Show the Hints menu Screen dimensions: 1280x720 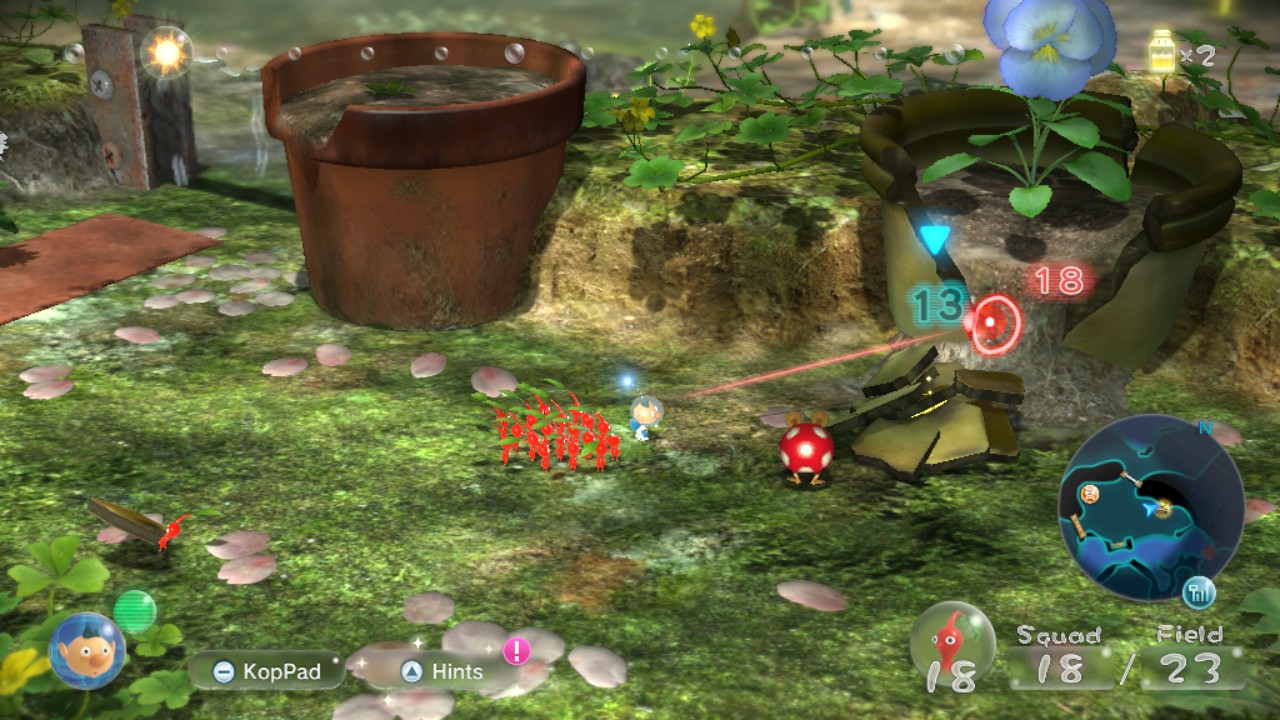[x=442, y=672]
